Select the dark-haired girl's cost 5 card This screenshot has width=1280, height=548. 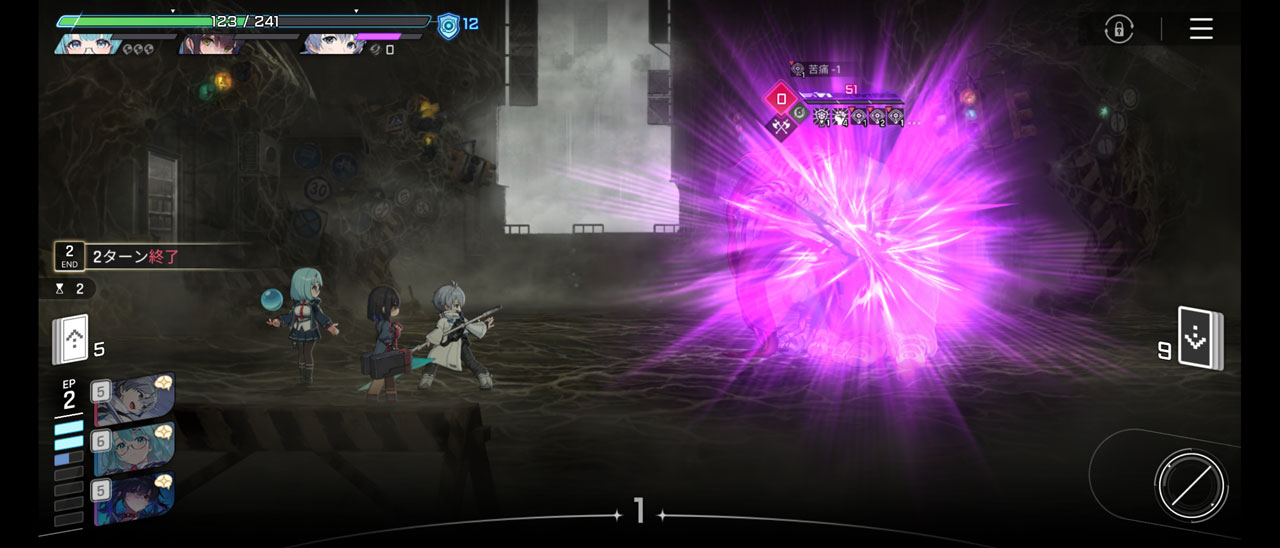(x=135, y=498)
